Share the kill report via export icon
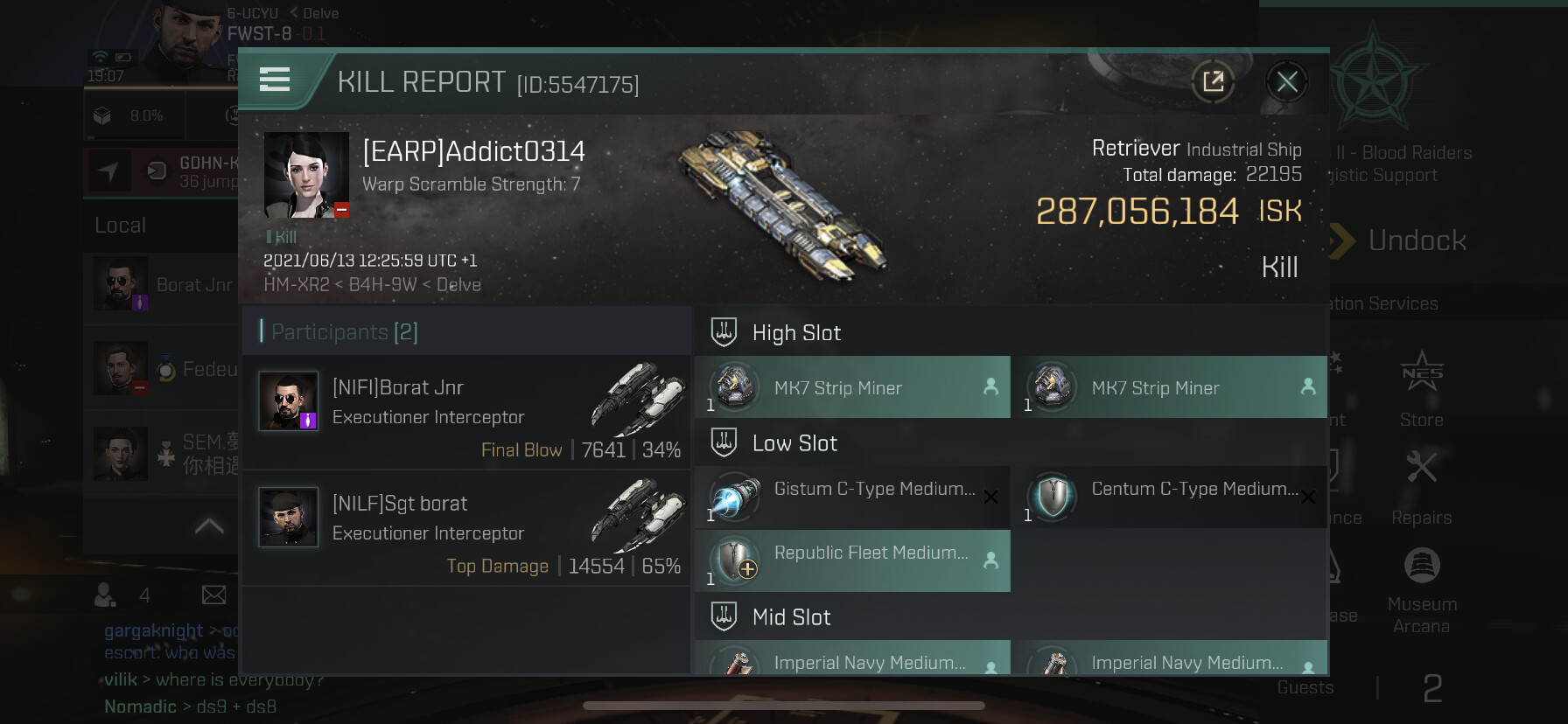The image size is (1568, 724). [1213, 82]
